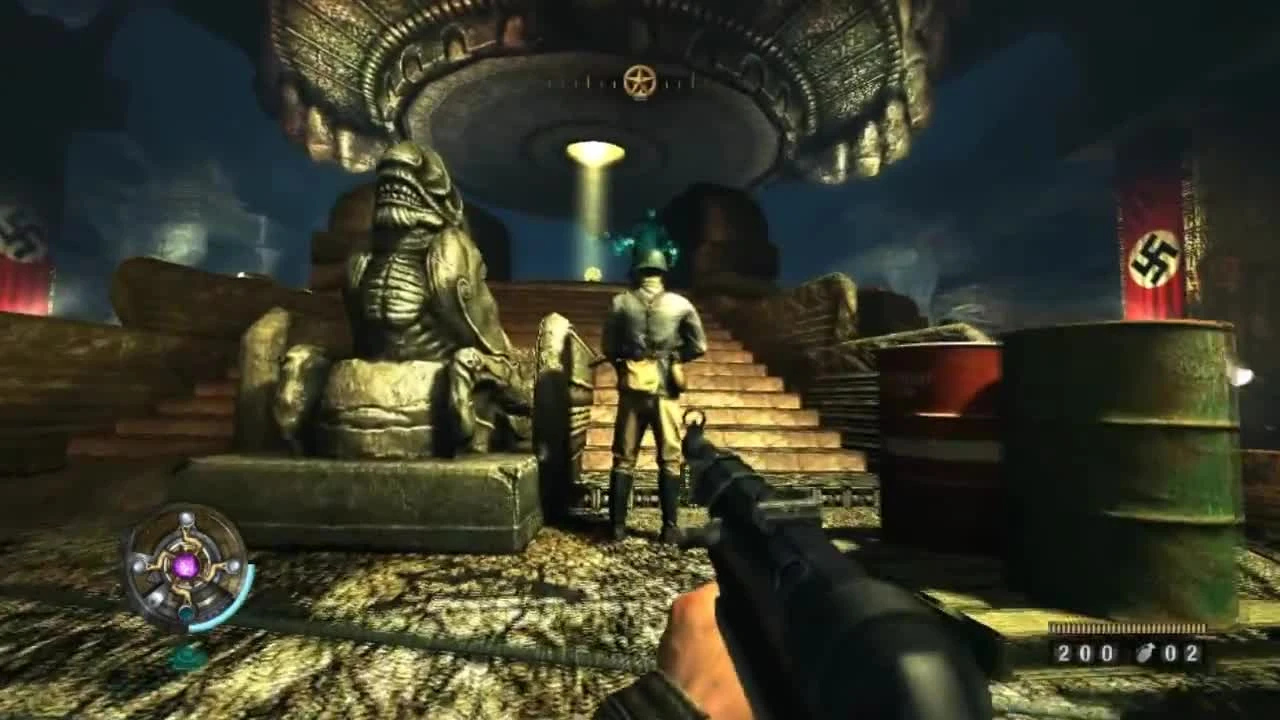This screenshot has height=720, width=1280.
Task: Select the ammo count reading 200
Action: 1087,652
